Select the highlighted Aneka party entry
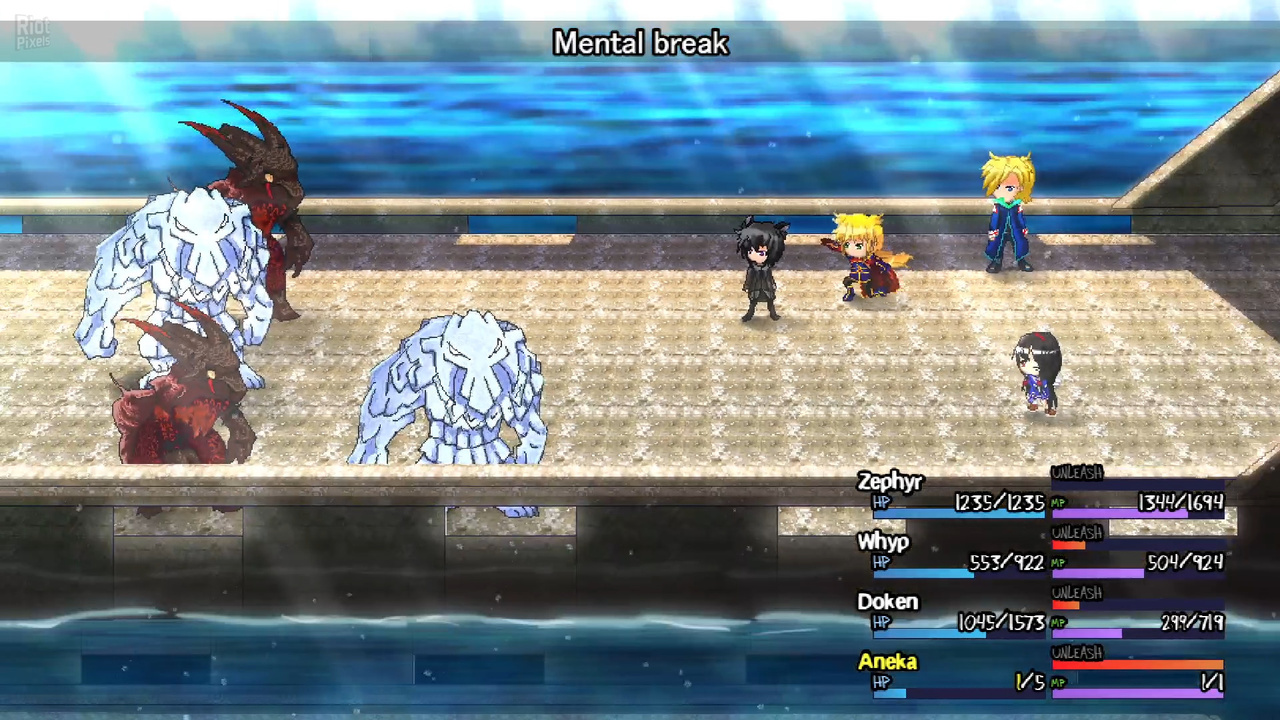 pos(887,662)
